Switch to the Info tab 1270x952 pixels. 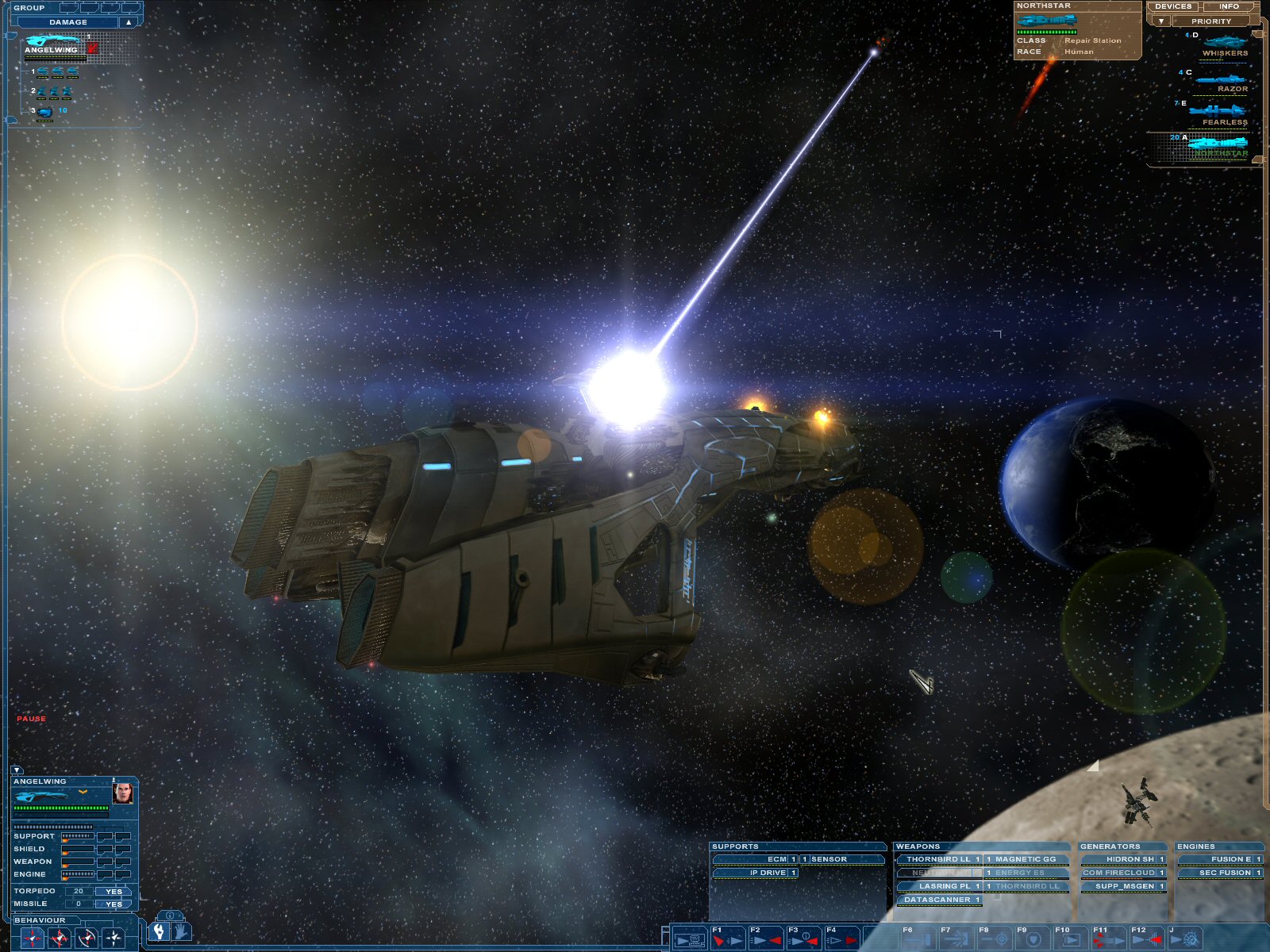(1229, 6)
